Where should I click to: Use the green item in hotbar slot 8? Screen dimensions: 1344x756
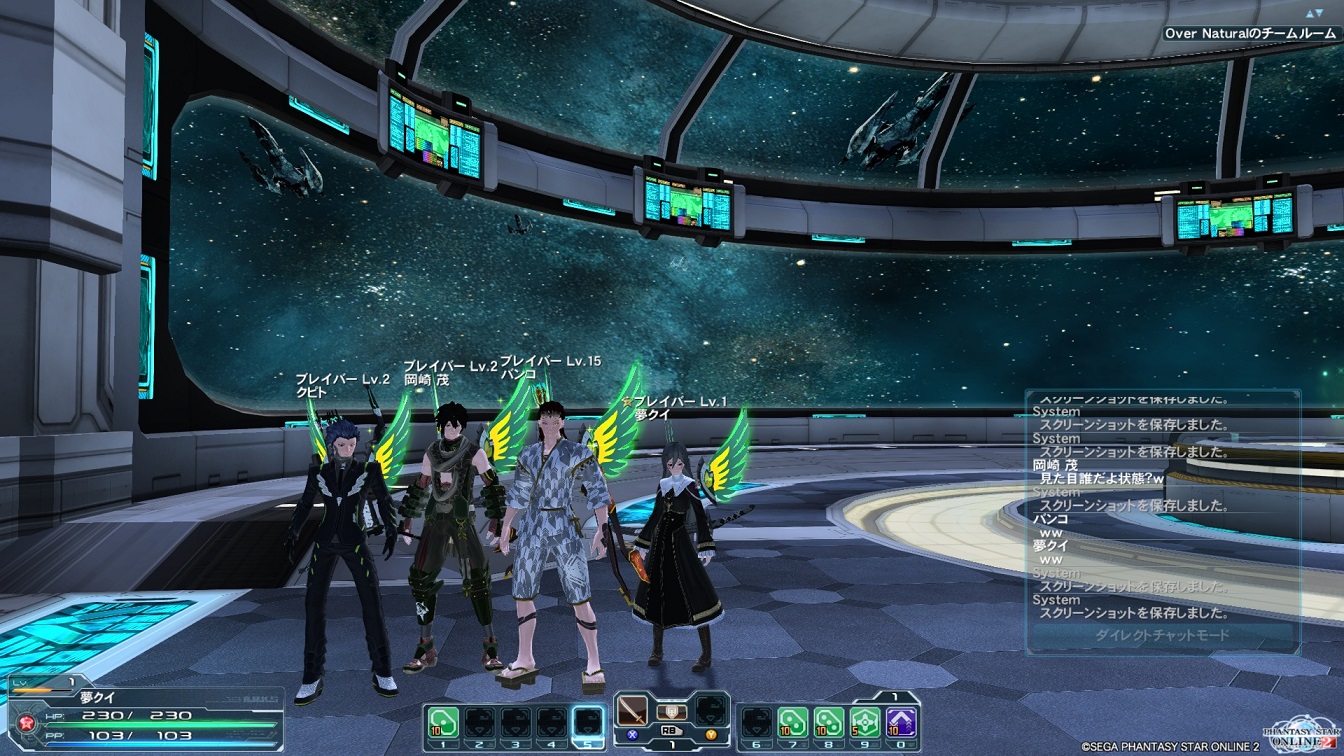coord(828,721)
